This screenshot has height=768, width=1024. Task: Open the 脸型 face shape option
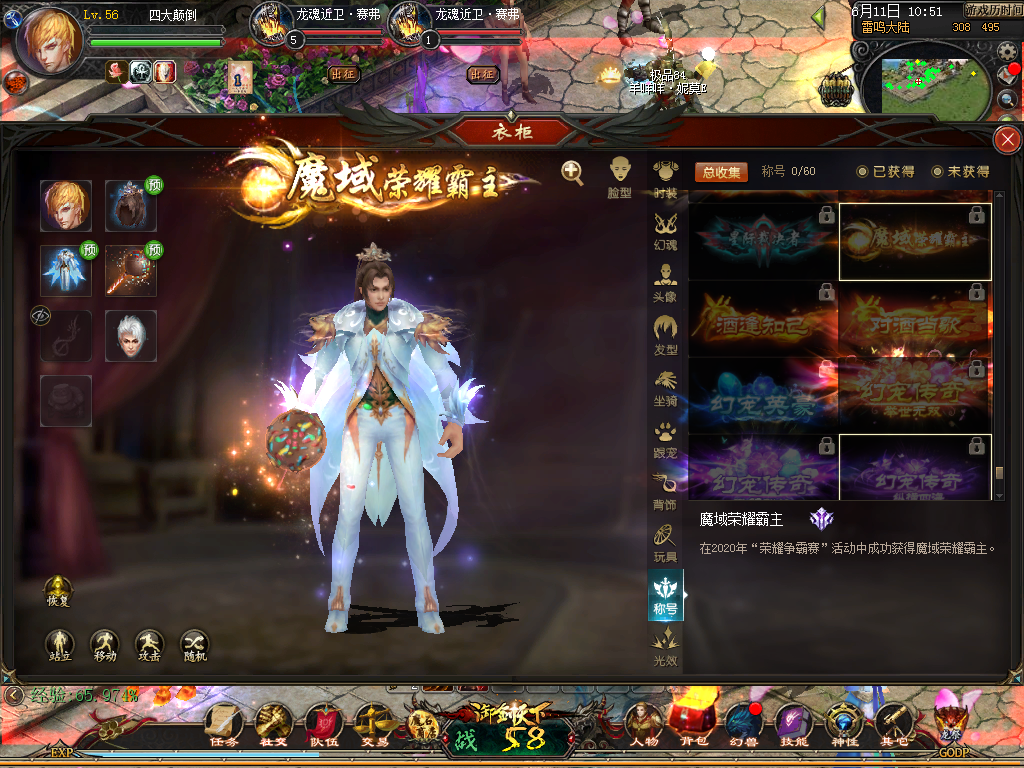[x=620, y=177]
